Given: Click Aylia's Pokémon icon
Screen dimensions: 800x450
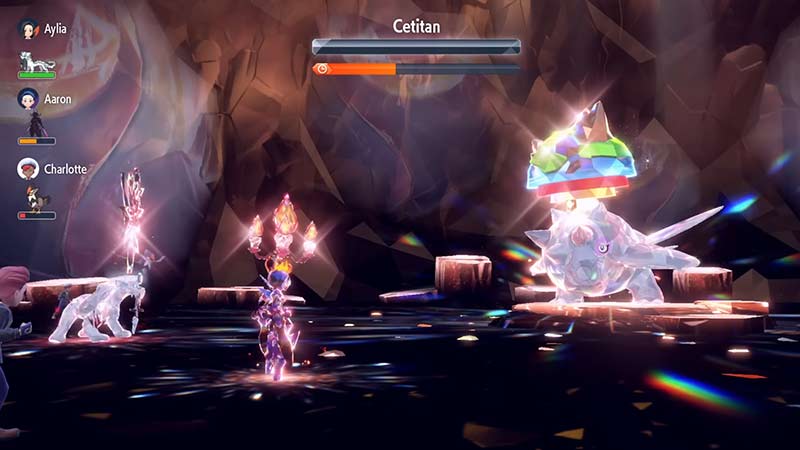Looking at the screenshot, I should pyautogui.click(x=38, y=58).
